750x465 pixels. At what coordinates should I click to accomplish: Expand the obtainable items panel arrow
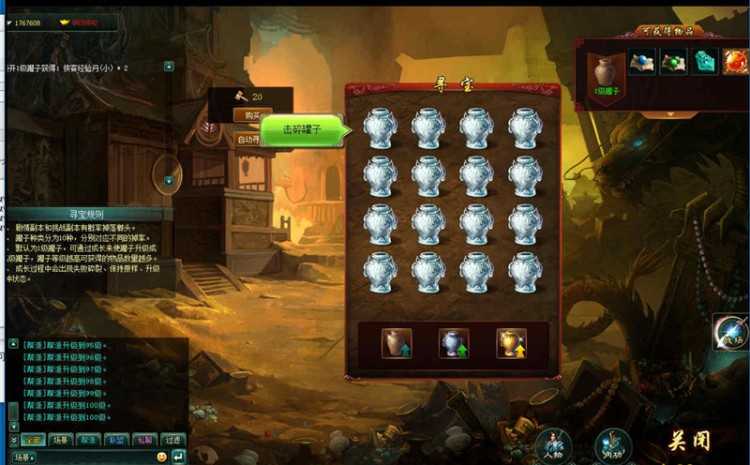[x=668, y=113]
